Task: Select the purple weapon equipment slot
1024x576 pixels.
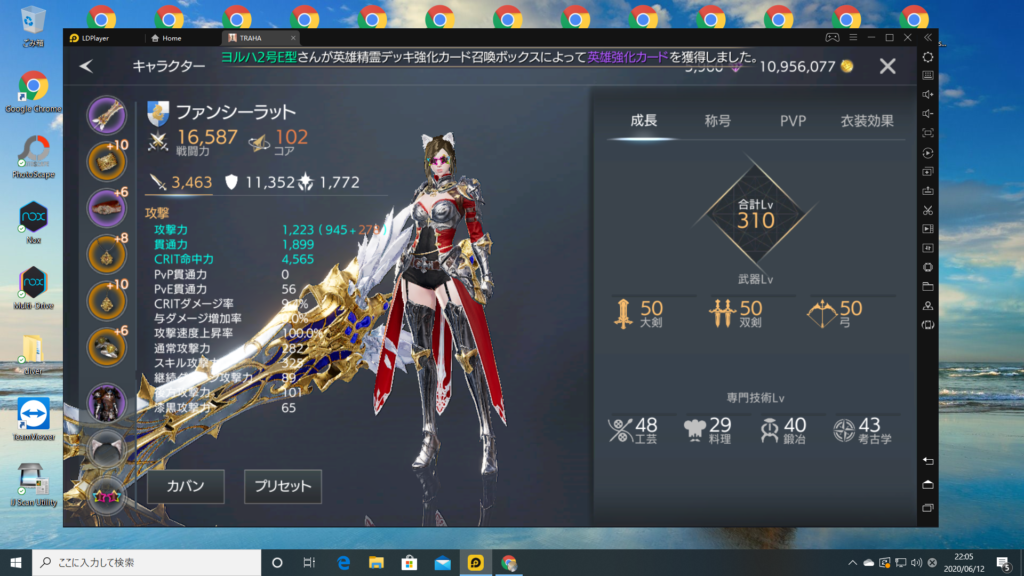Action: pyautogui.click(x=106, y=114)
